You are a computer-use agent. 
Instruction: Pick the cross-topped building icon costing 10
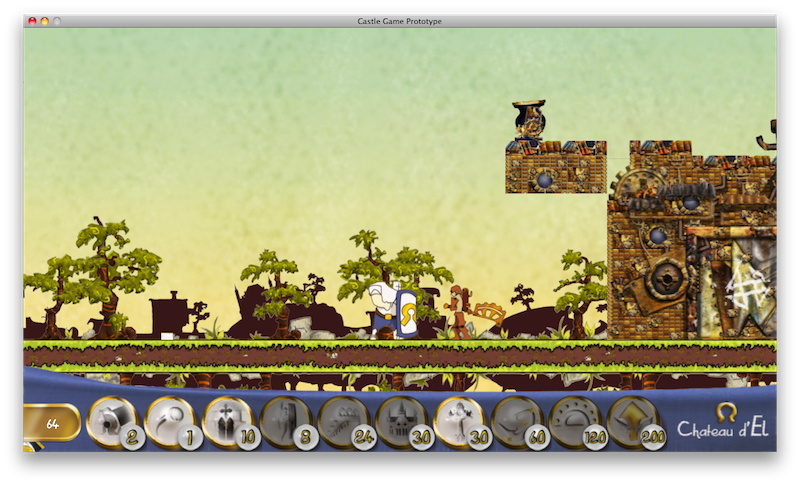[x=227, y=421]
